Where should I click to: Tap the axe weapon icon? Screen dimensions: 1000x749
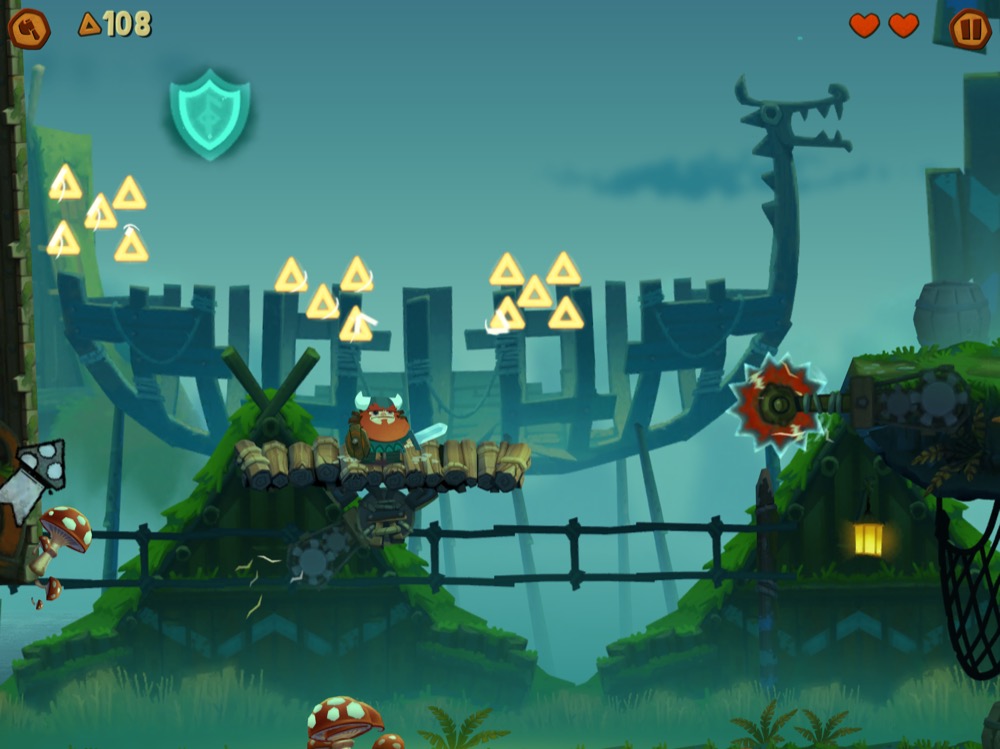pyautogui.click(x=29, y=28)
